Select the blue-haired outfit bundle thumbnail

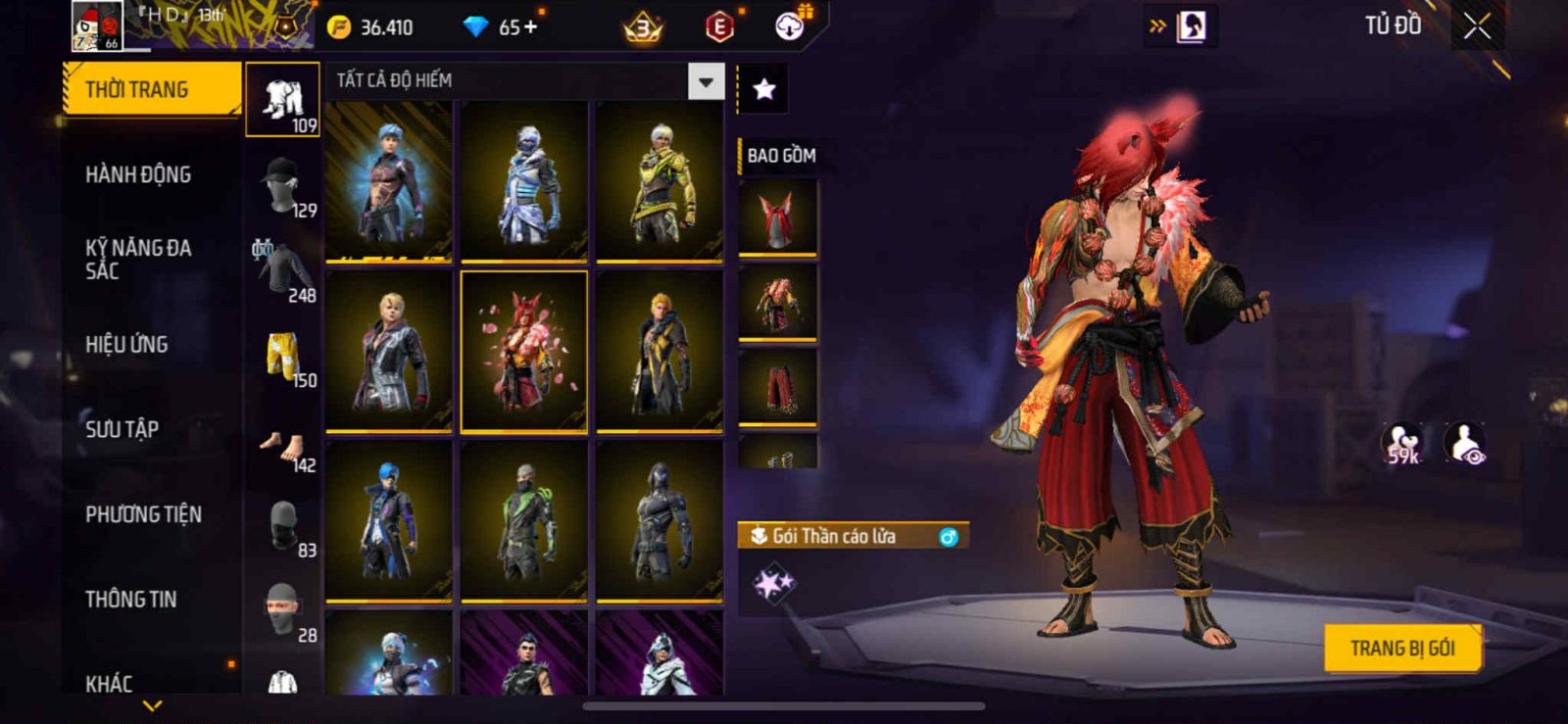[x=389, y=181]
